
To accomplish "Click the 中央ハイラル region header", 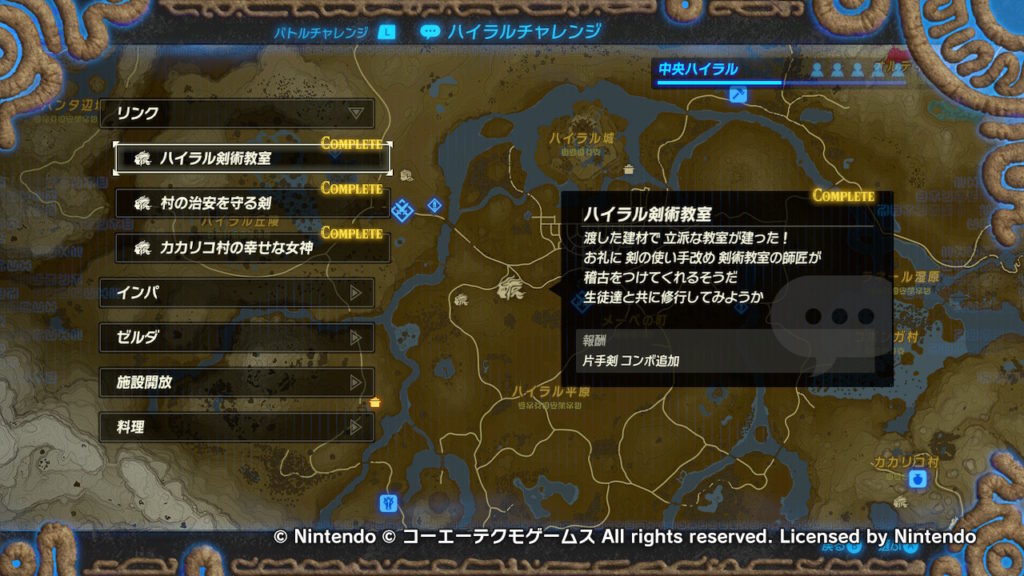I will point(698,69).
